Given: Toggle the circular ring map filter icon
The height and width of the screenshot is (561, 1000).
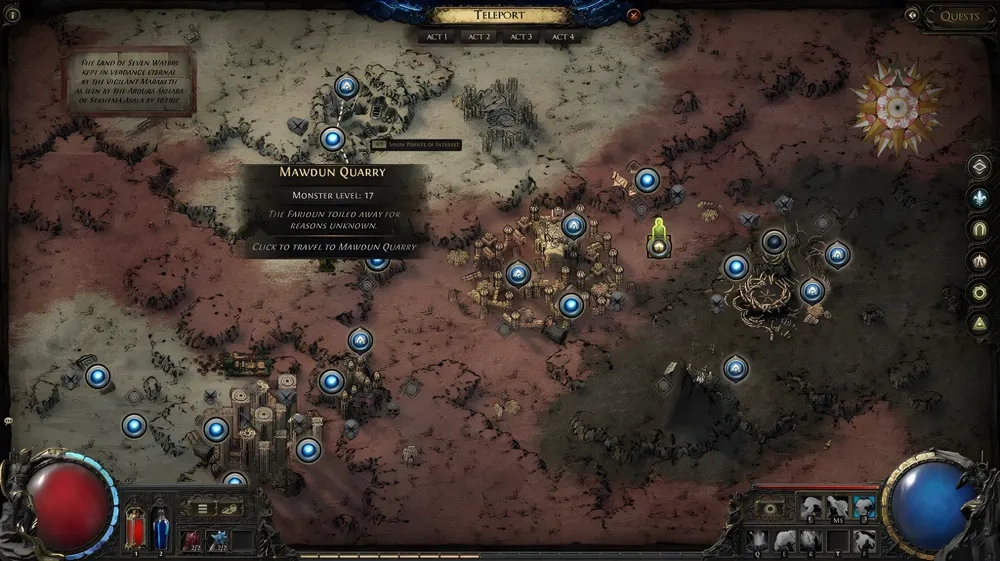Looking at the screenshot, I should point(981,292).
